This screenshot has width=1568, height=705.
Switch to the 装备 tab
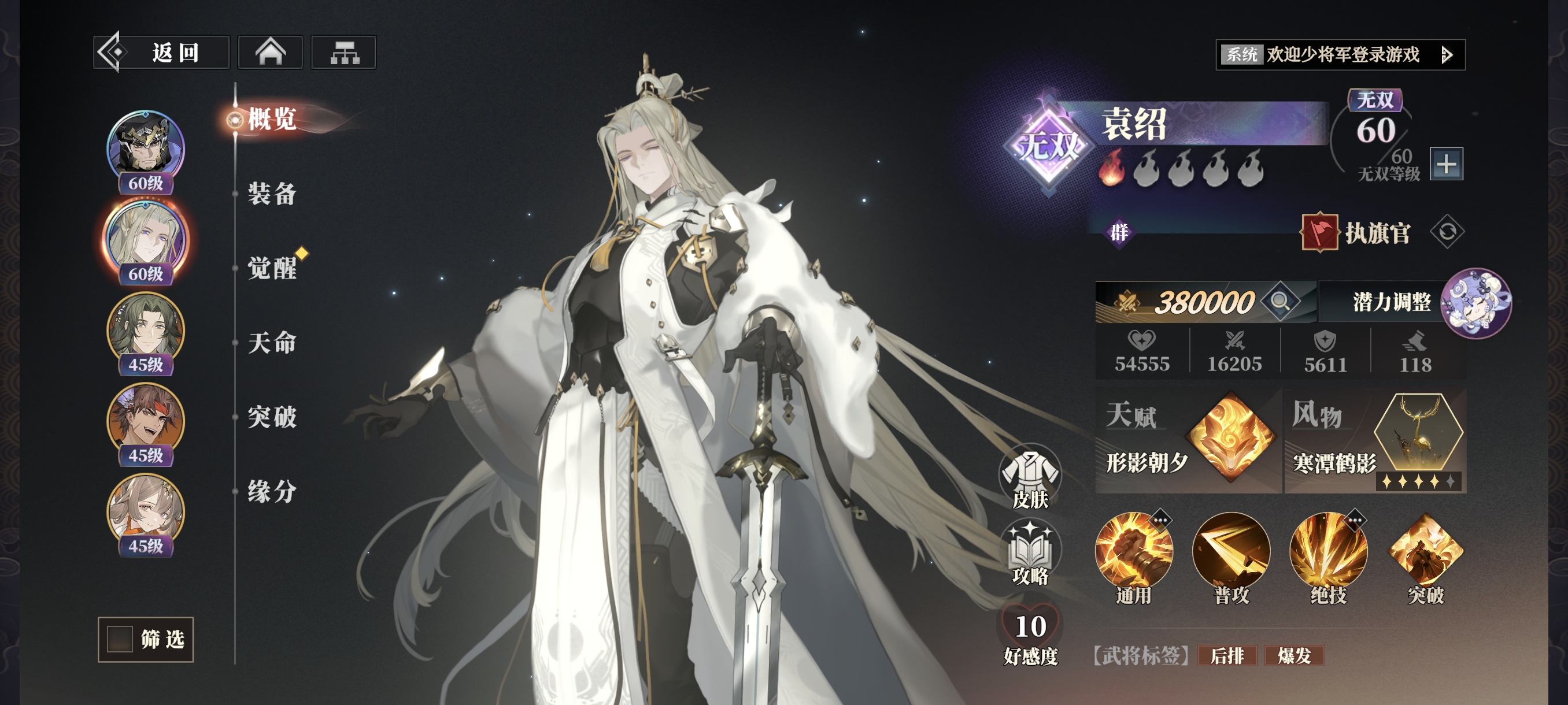(272, 194)
